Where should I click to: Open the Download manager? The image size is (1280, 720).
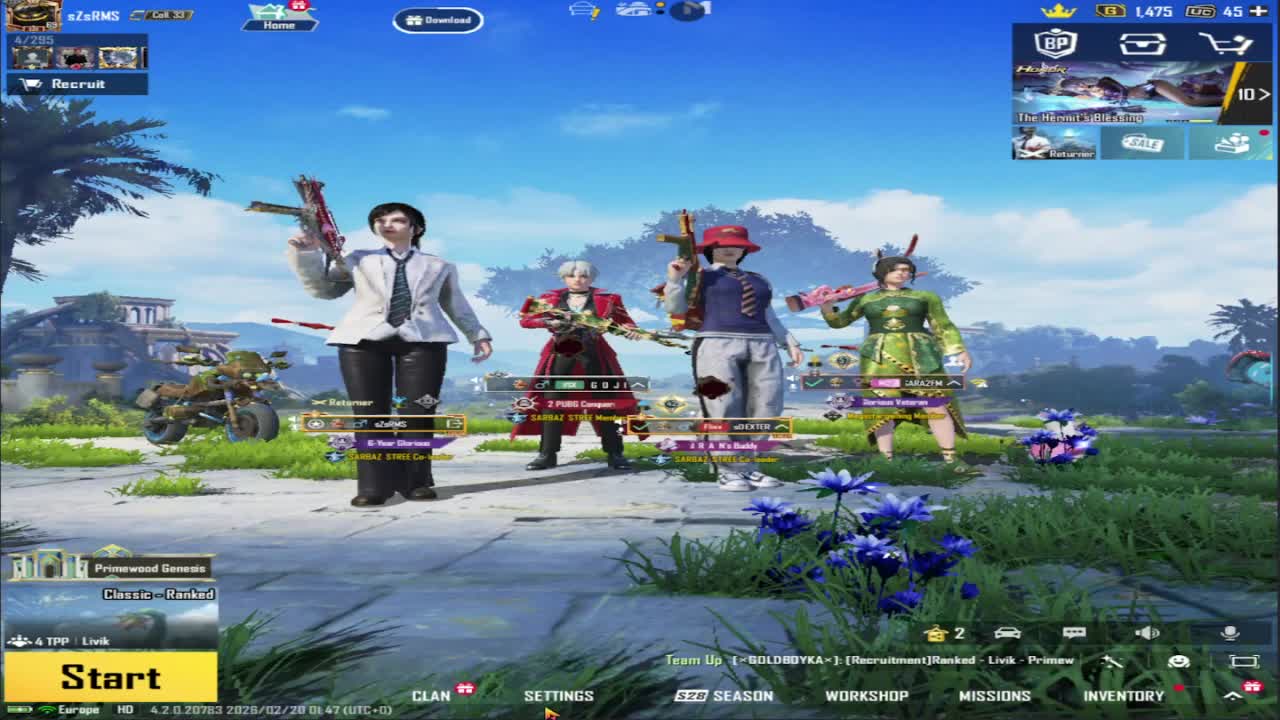click(438, 20)
